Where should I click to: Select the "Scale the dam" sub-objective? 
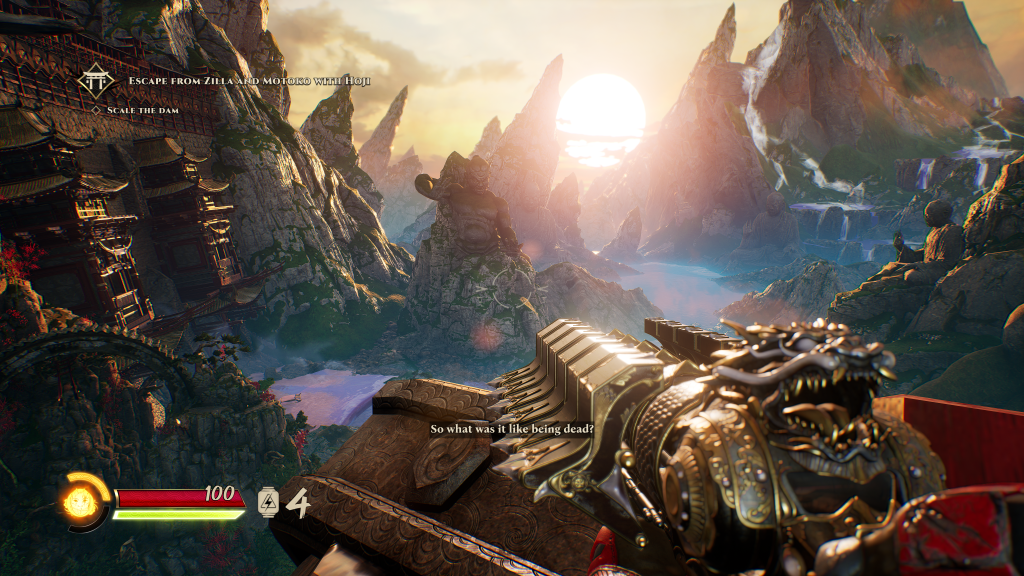(x=143, y=109)
